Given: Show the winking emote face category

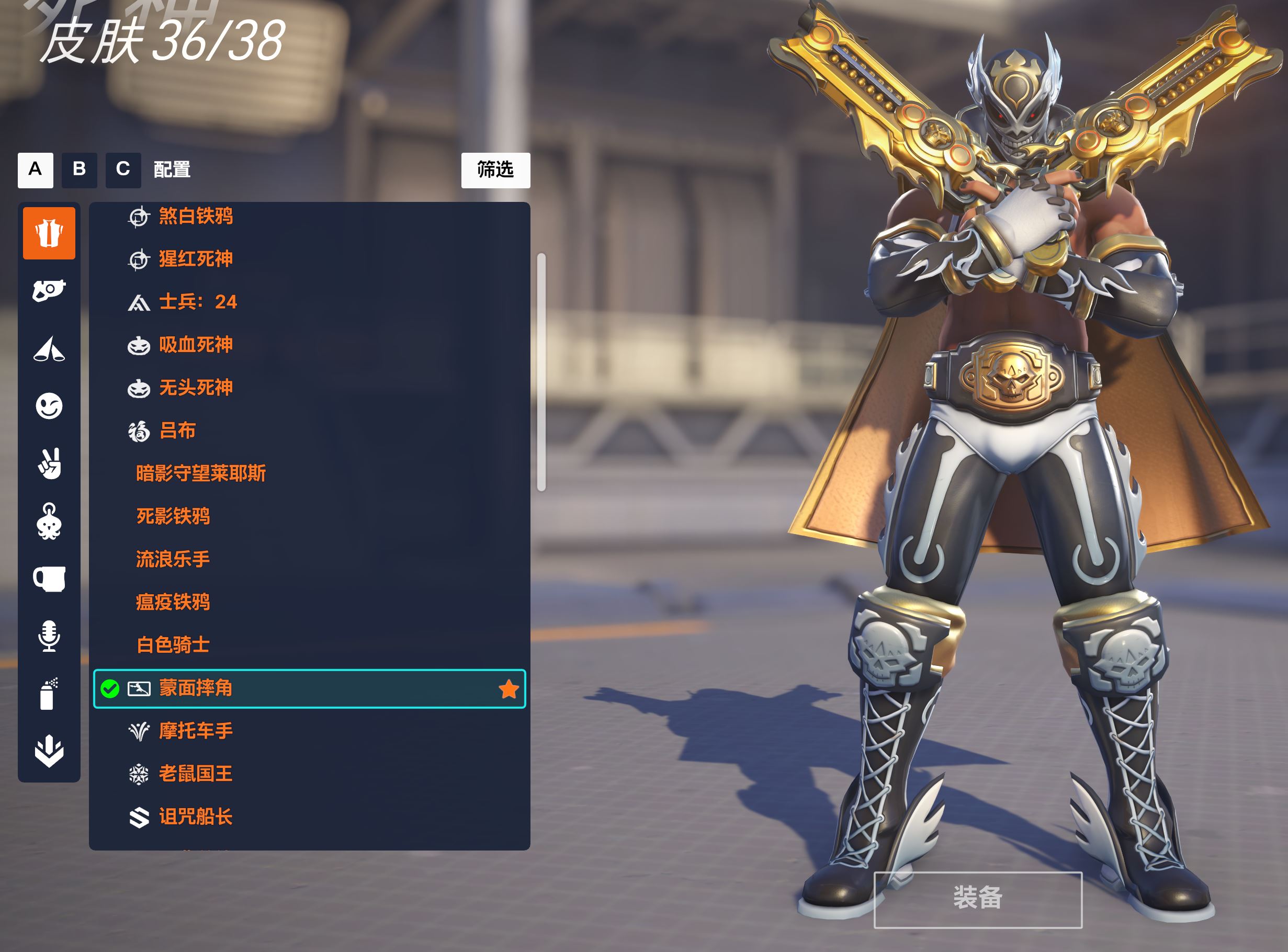Looking at the screenshot, I should point(49,406).
